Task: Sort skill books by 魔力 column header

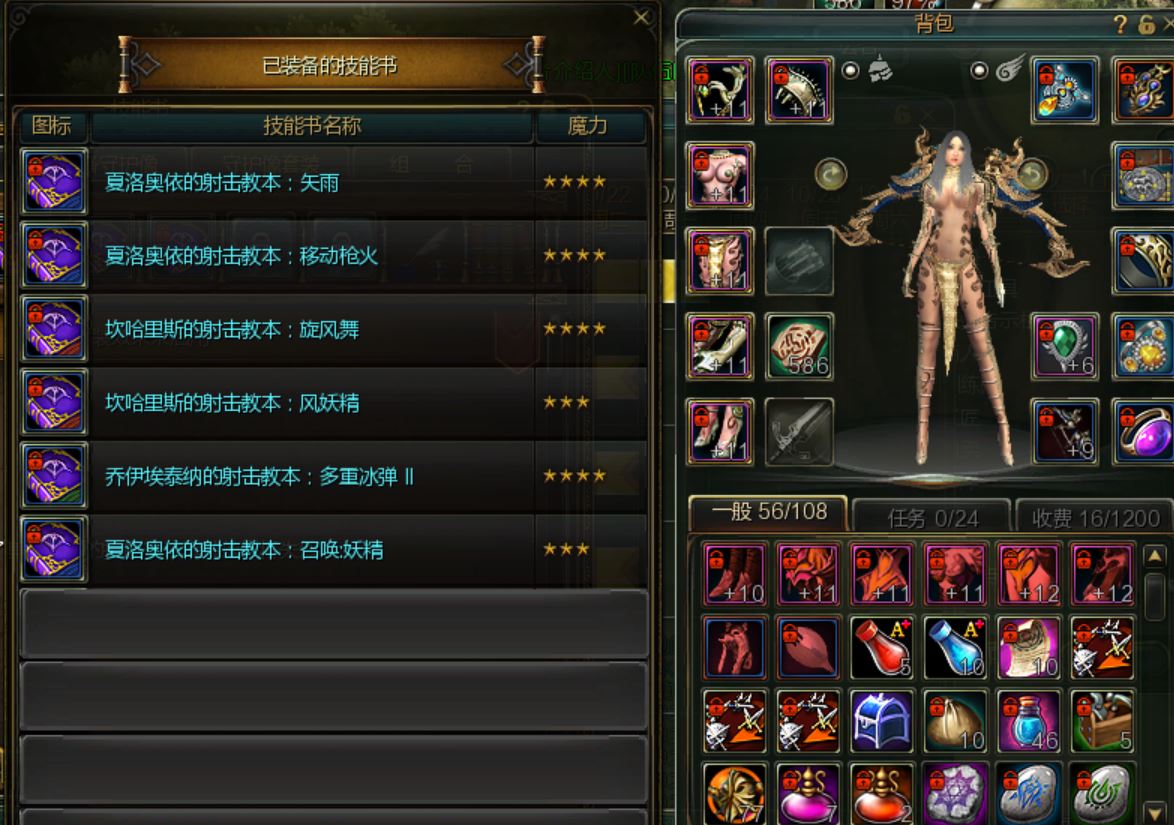Action: click(587, 126)
